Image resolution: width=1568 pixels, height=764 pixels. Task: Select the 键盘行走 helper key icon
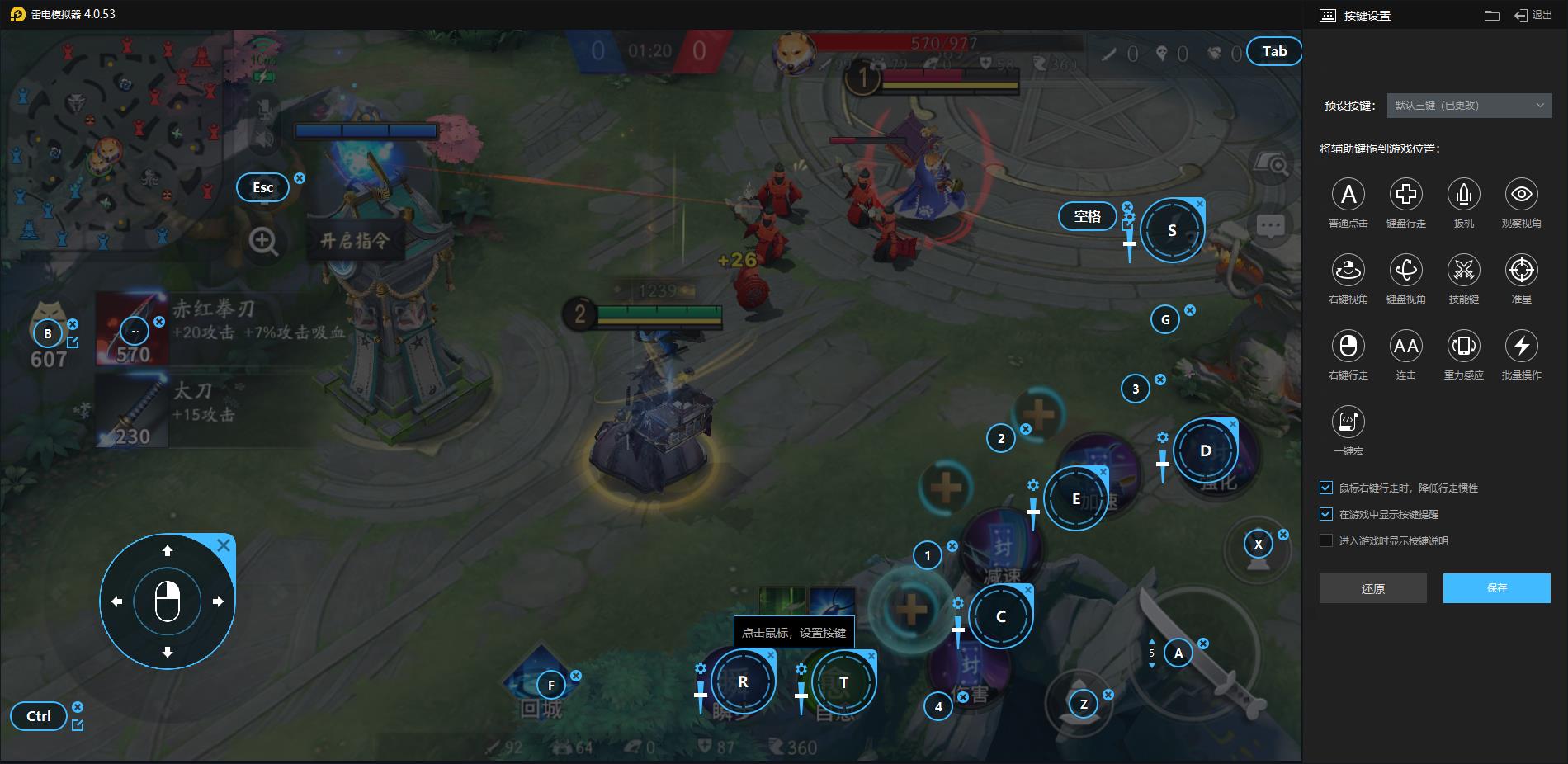tap(1406, 195)
